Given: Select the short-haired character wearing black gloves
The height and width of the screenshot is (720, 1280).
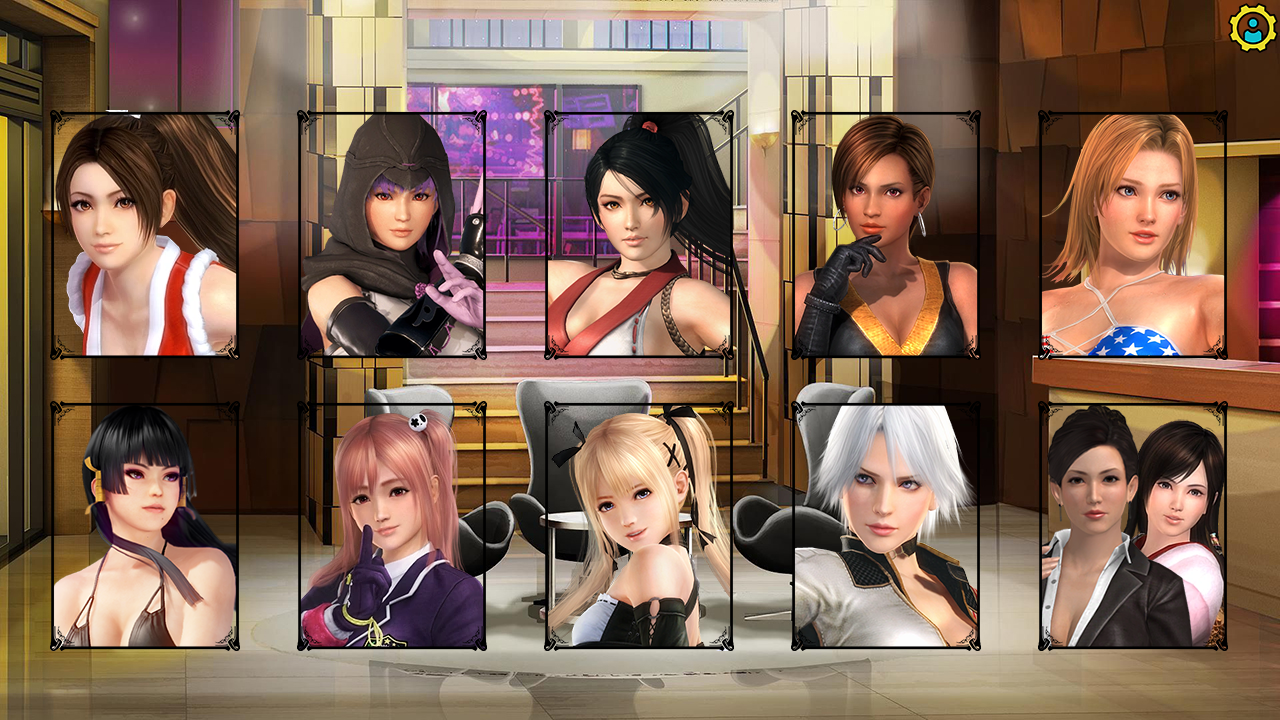Looking at the screenshot, I should (x=886, y=235).
